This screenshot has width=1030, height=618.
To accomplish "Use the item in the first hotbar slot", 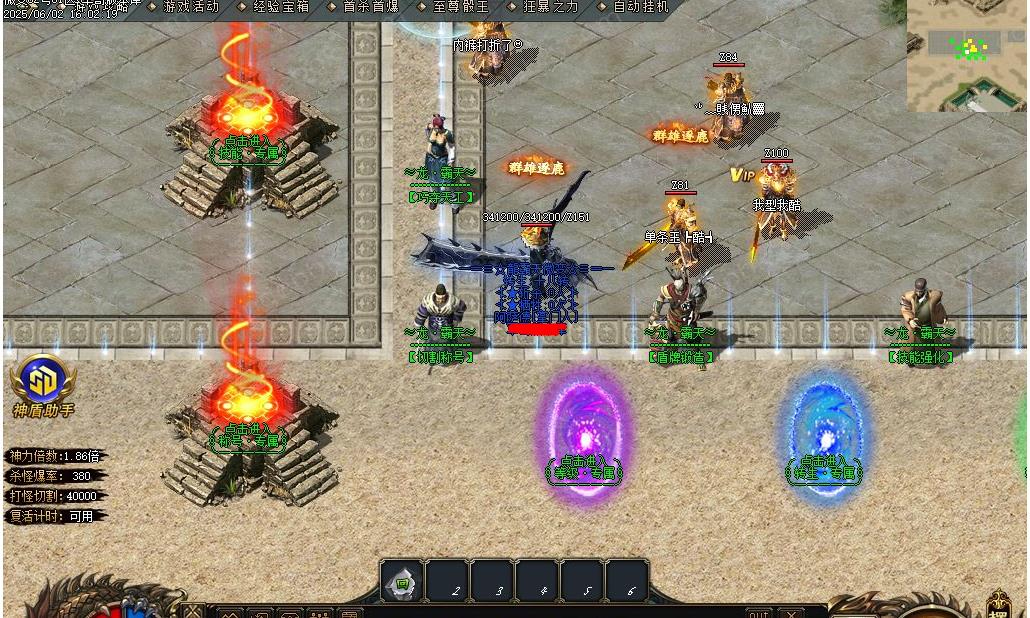I will pos(402,581).
